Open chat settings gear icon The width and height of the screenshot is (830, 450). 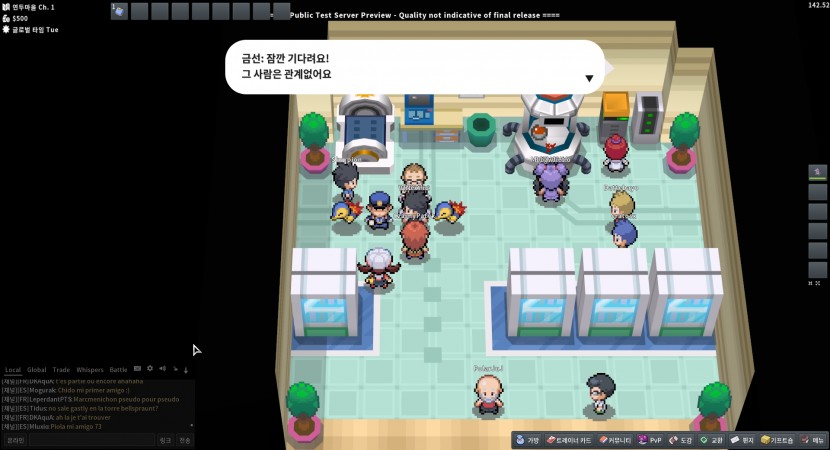150,369
